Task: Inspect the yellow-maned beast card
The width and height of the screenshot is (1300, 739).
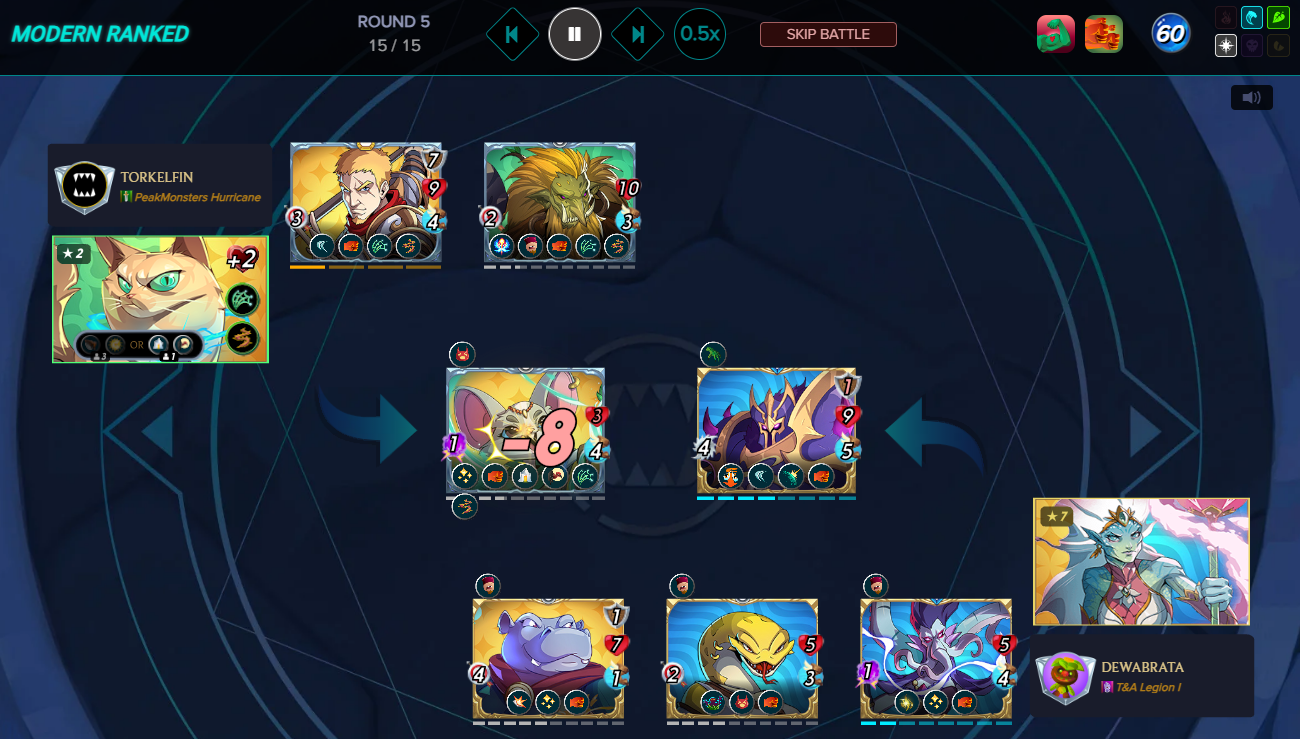Action: (559, 203)
